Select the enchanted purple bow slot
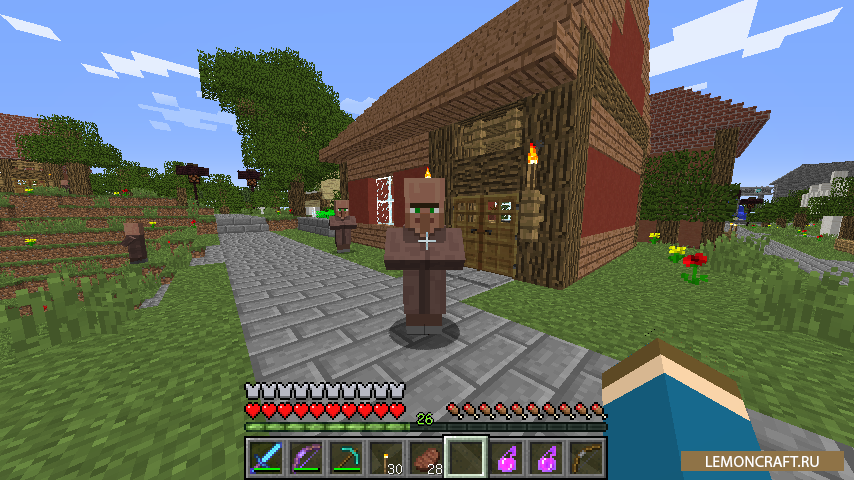 305,459
